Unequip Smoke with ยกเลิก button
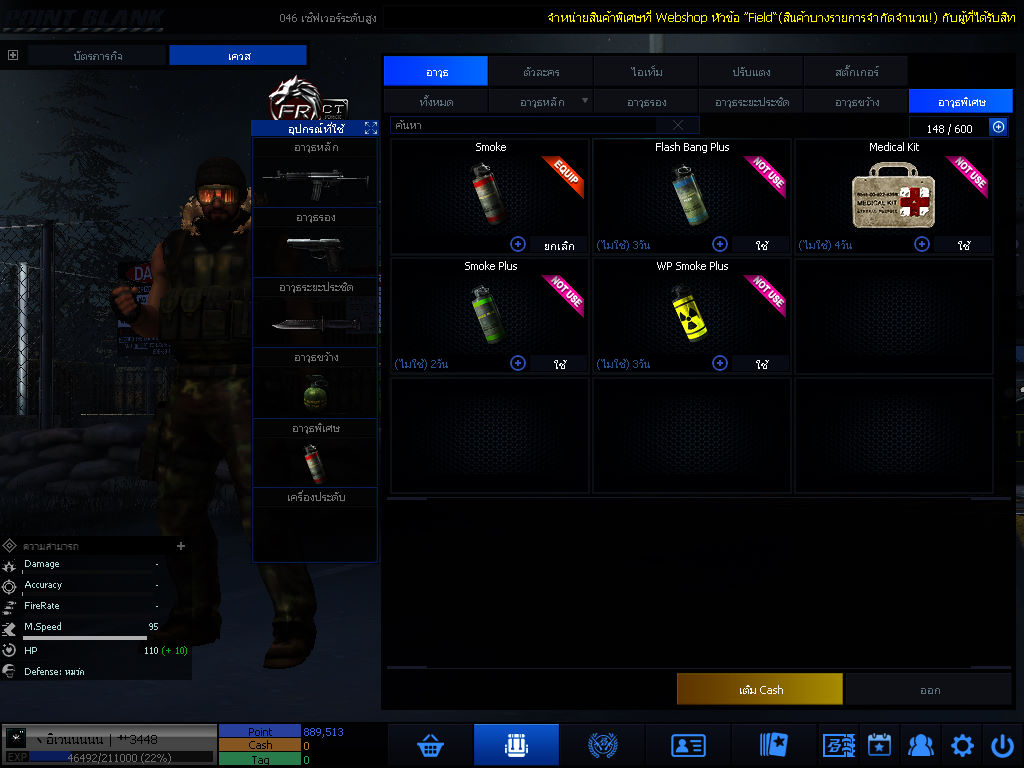Screen dimensions: 1024x768 pyautogui.click(x=558, y=244)
